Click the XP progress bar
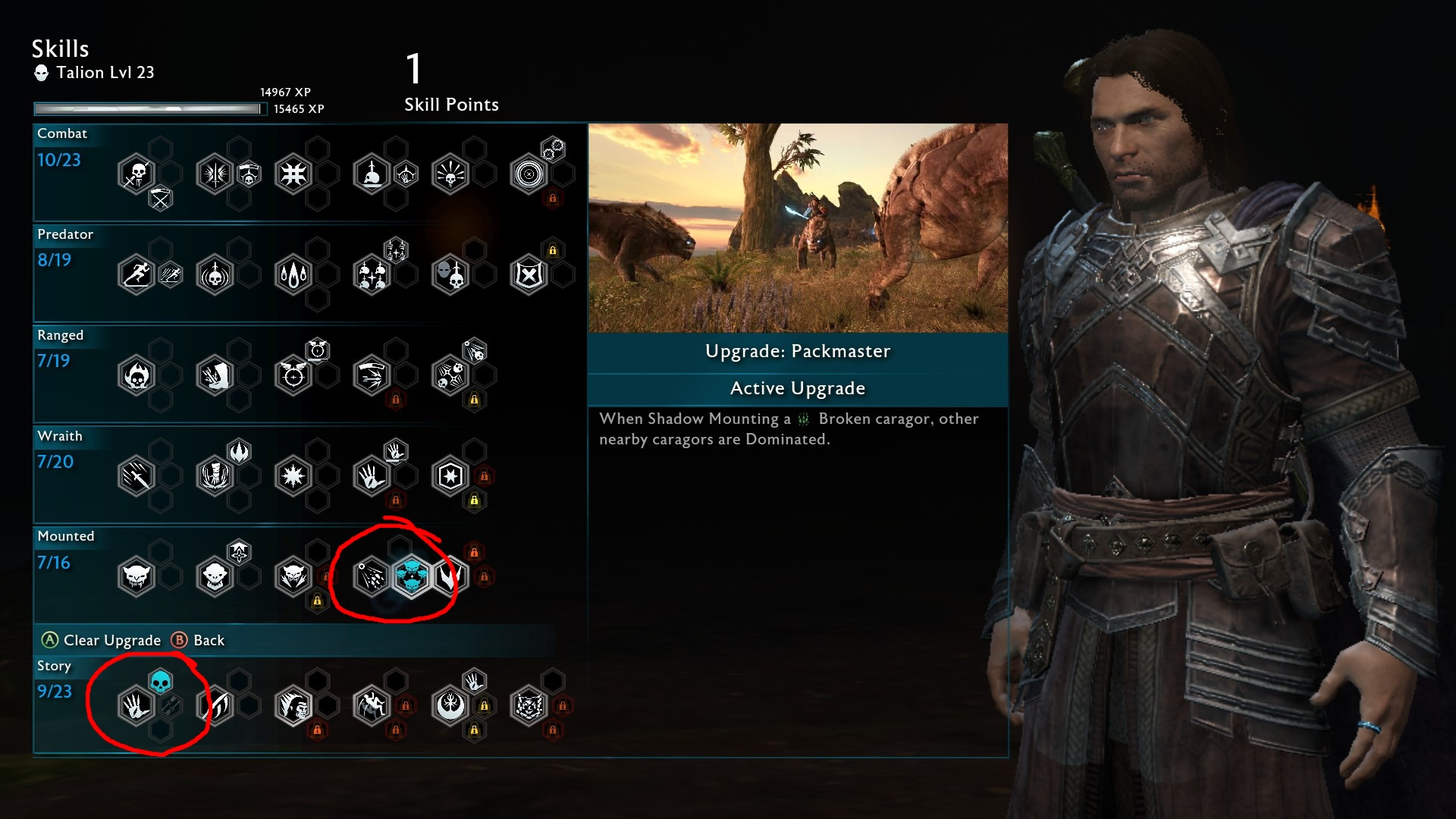This screenshot has width=1456, height=819. point(149,108)
